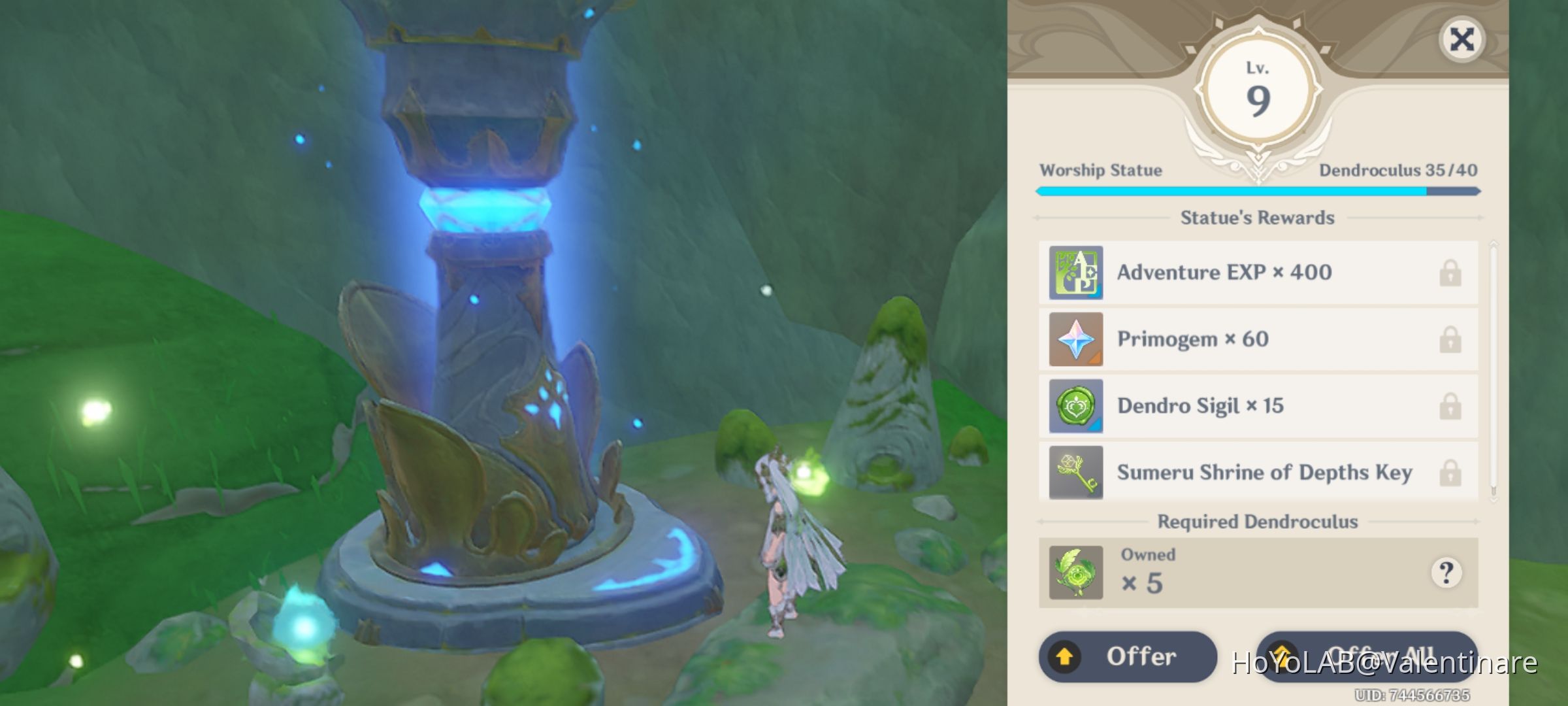This screenshot has height=706, width=1568.
Task: Toggle the lock beside Primogem reward
Action: coord(1450,339)
